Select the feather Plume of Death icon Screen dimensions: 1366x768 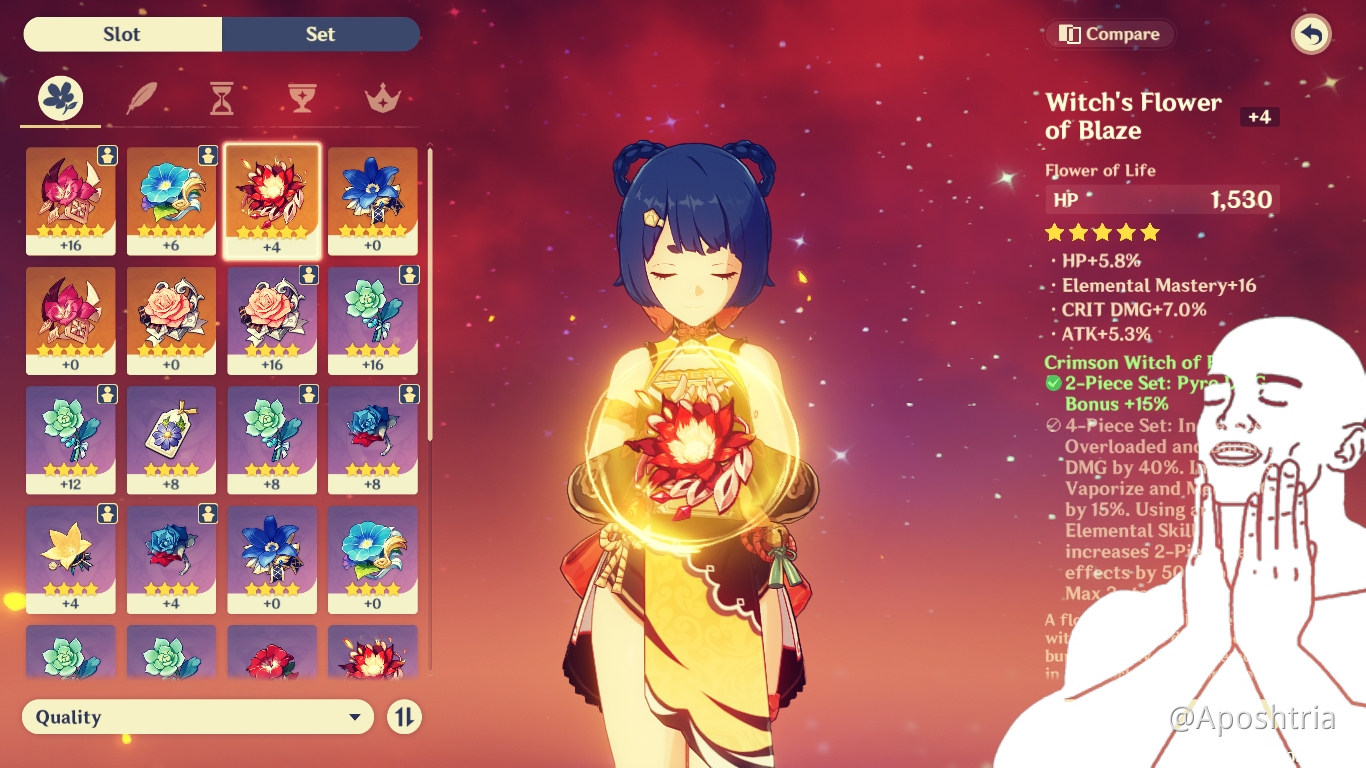click(x=141, y=97)
